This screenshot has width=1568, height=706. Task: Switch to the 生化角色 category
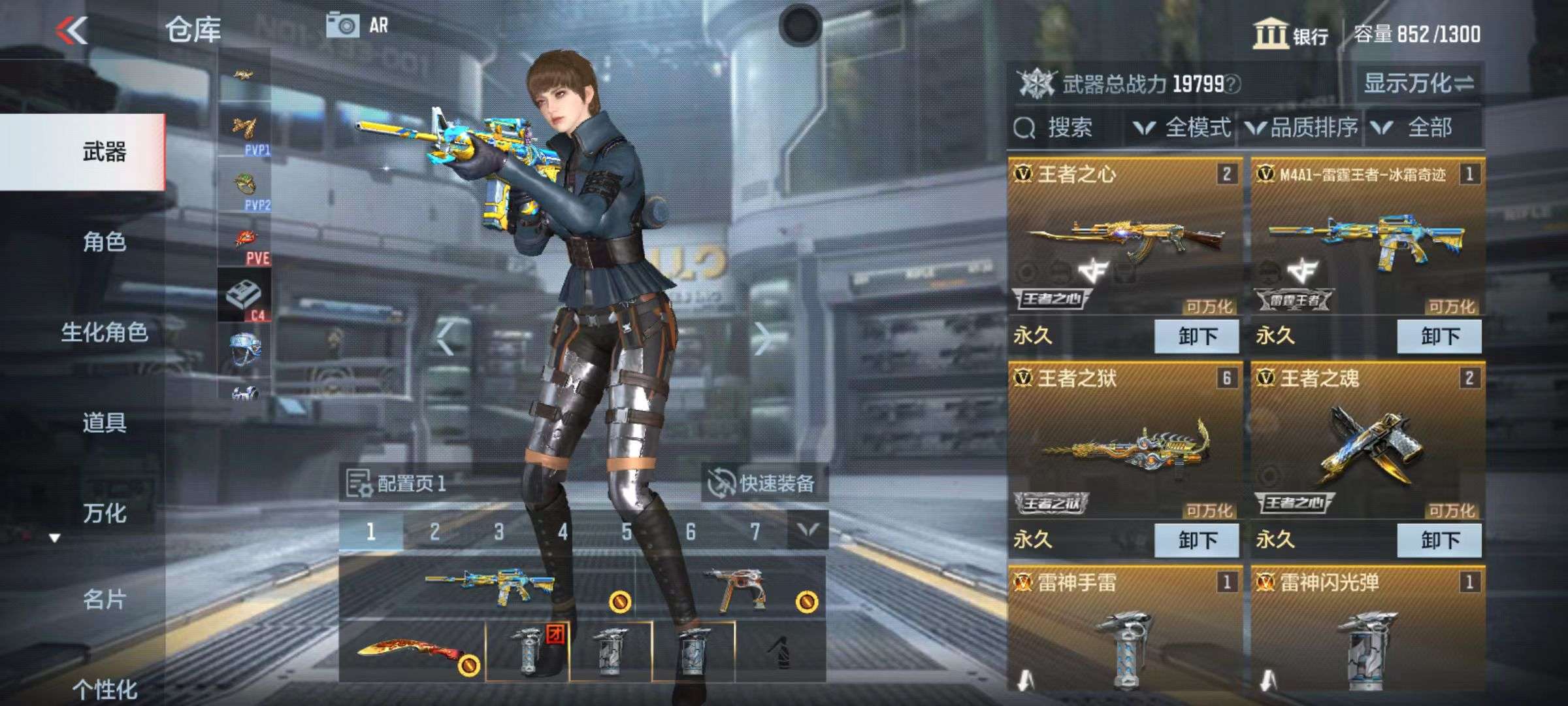(x=104, y=332)
